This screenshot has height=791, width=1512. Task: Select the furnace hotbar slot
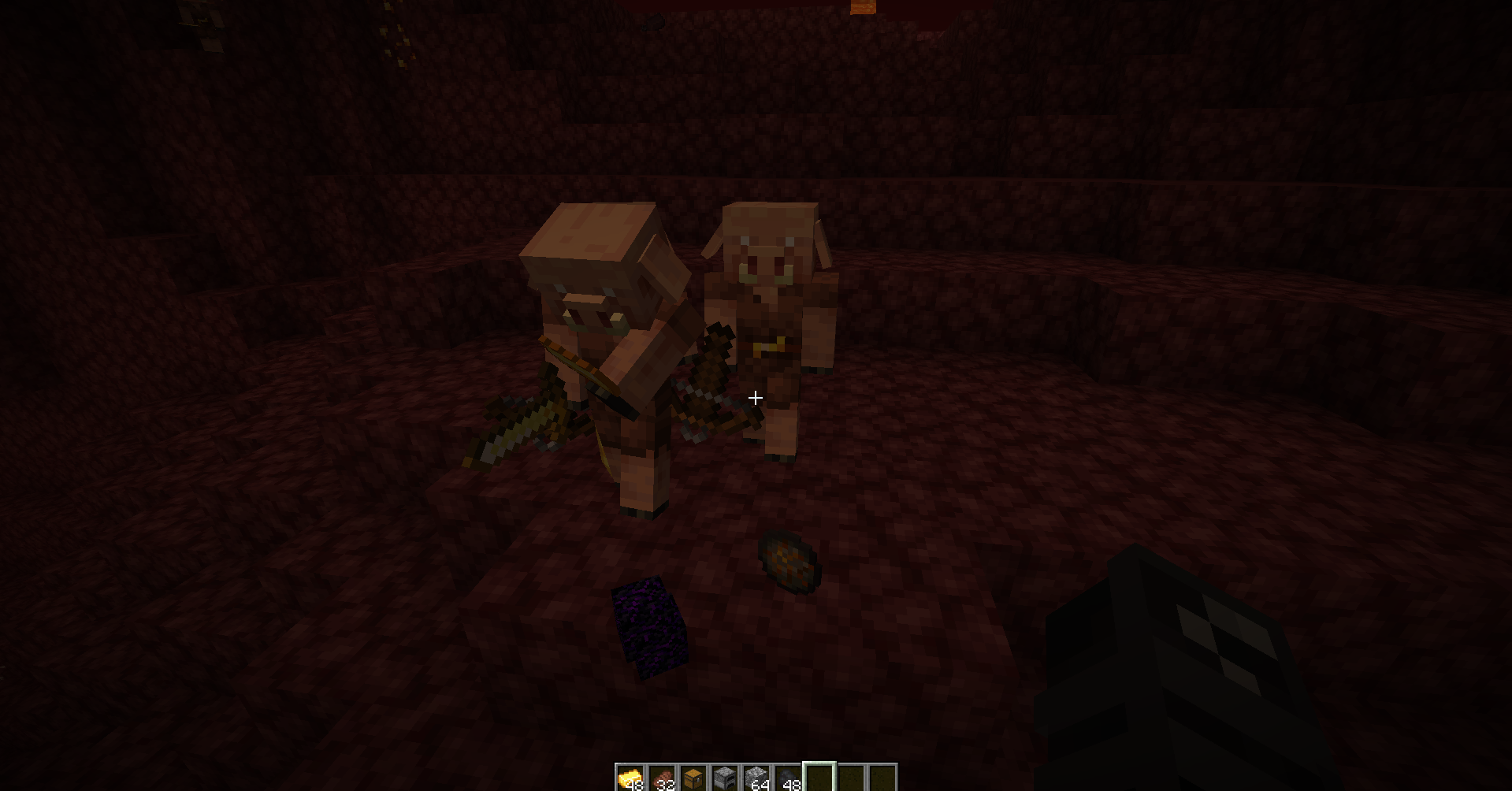pos(725,774)
